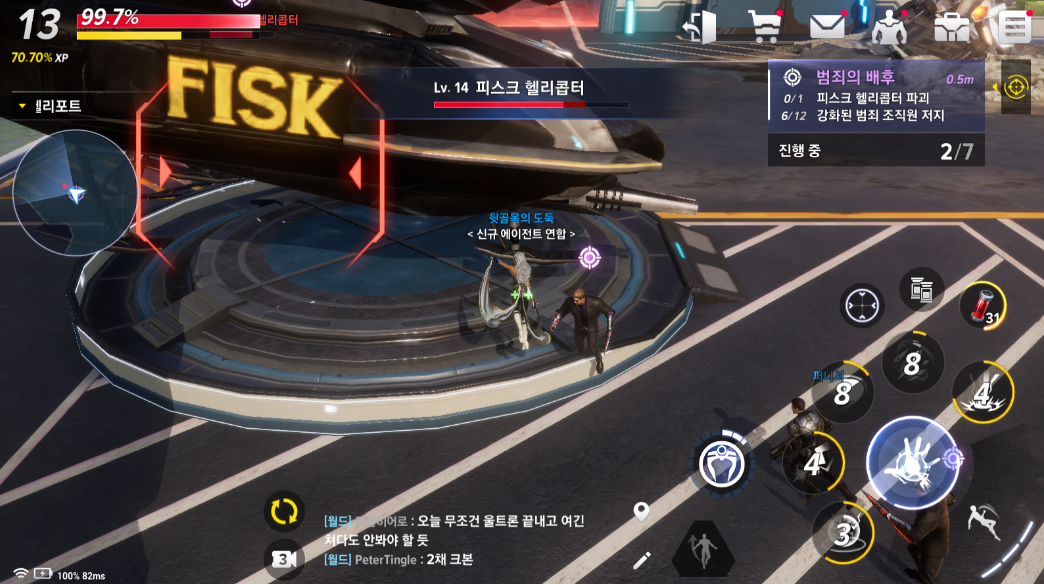Toggle the yellow circular arrows button
Viewport: 1044px width, 584px height.
pyautogui.click(x=284, y=511)
